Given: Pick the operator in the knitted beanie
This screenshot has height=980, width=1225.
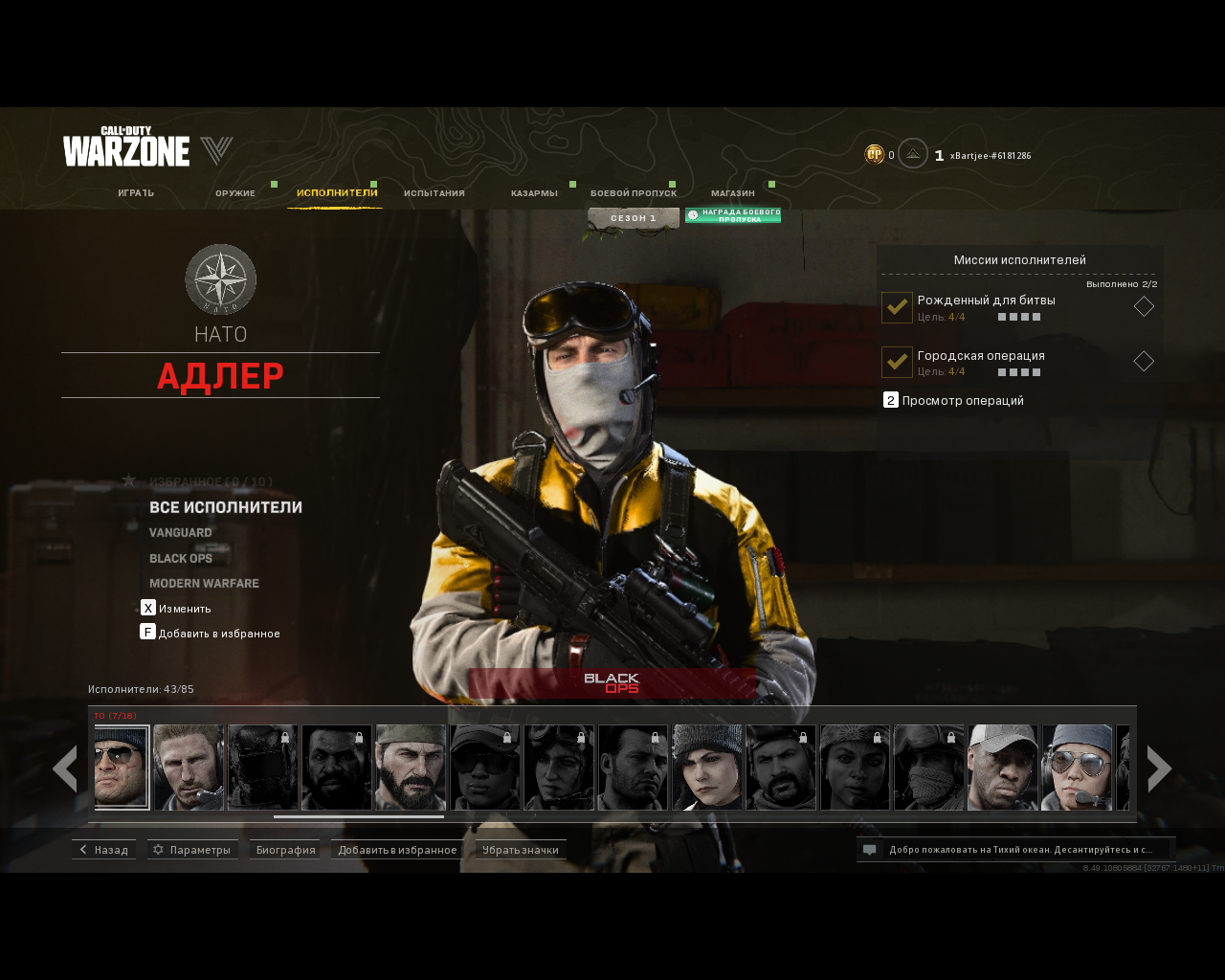Looking at the screenshot, I should [707, 768].
